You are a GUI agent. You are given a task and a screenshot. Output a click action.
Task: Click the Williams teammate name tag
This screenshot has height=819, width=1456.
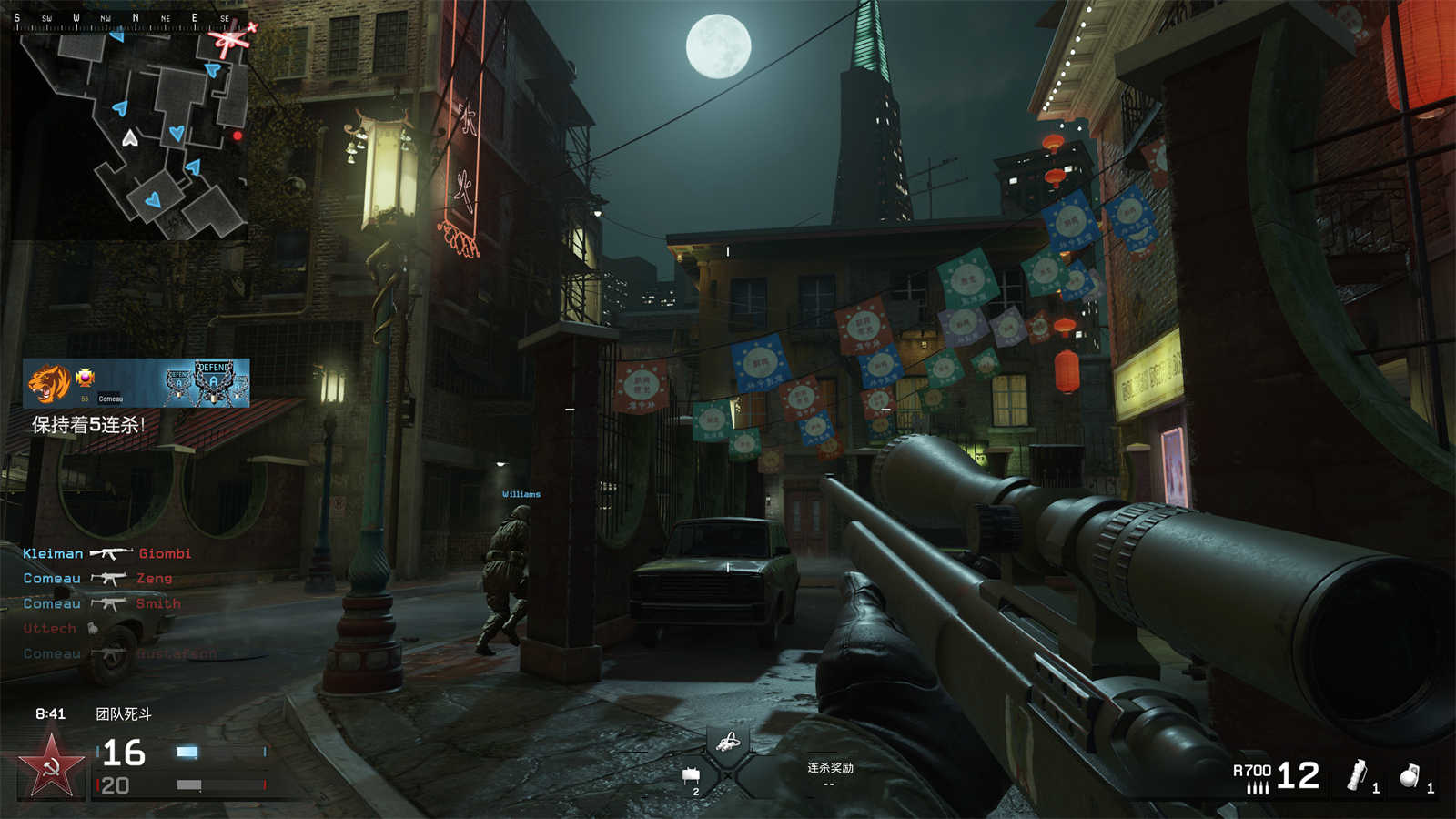click(x=521, y=494)
